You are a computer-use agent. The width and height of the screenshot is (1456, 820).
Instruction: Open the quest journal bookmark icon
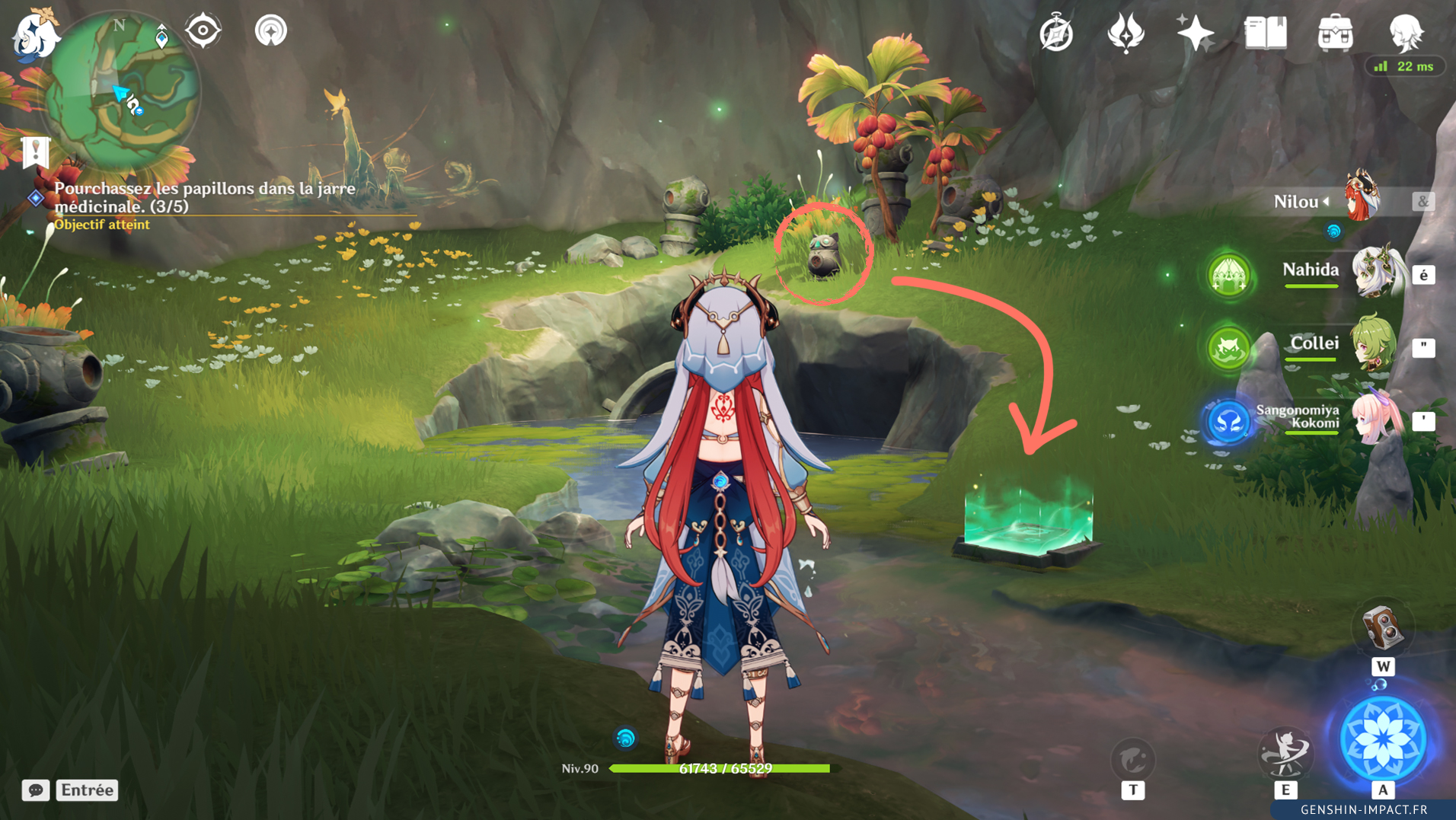(x=35, y=152)
